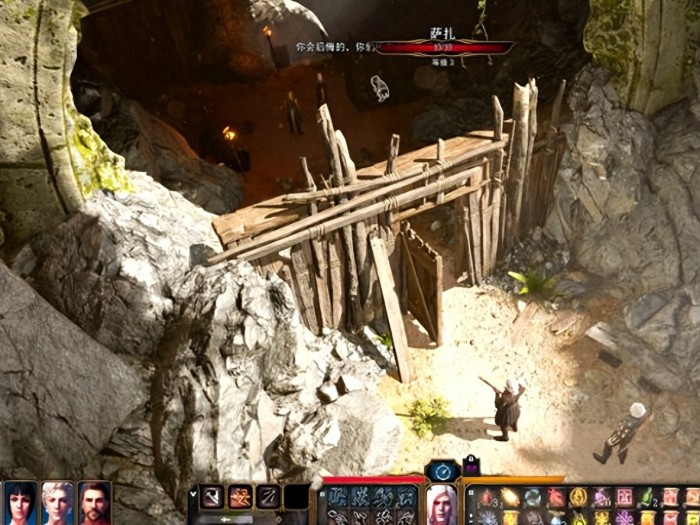Expand the weapon set arrow toggle

193,493
